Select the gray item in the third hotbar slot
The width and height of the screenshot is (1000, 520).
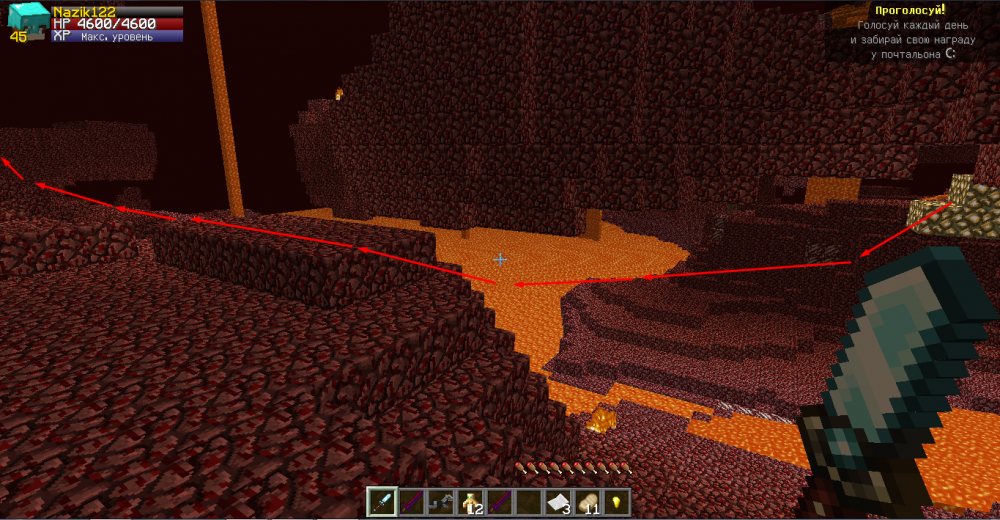click(x=440, y=501)
